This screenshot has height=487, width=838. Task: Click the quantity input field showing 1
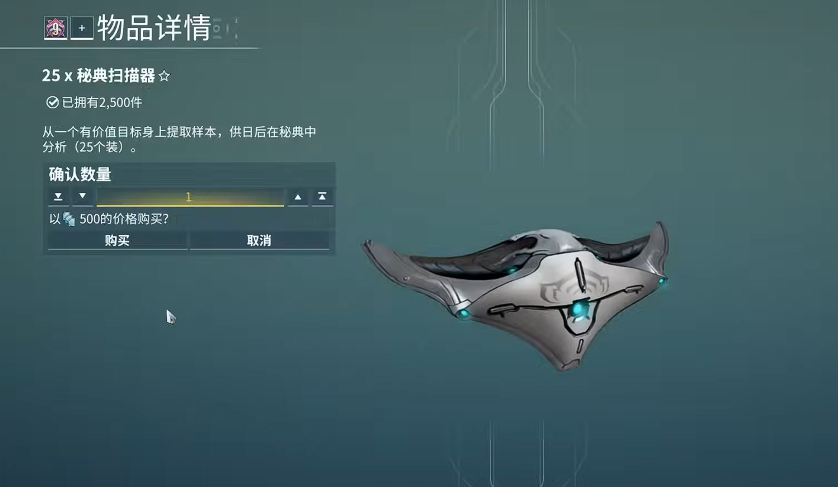pos(190,197)
